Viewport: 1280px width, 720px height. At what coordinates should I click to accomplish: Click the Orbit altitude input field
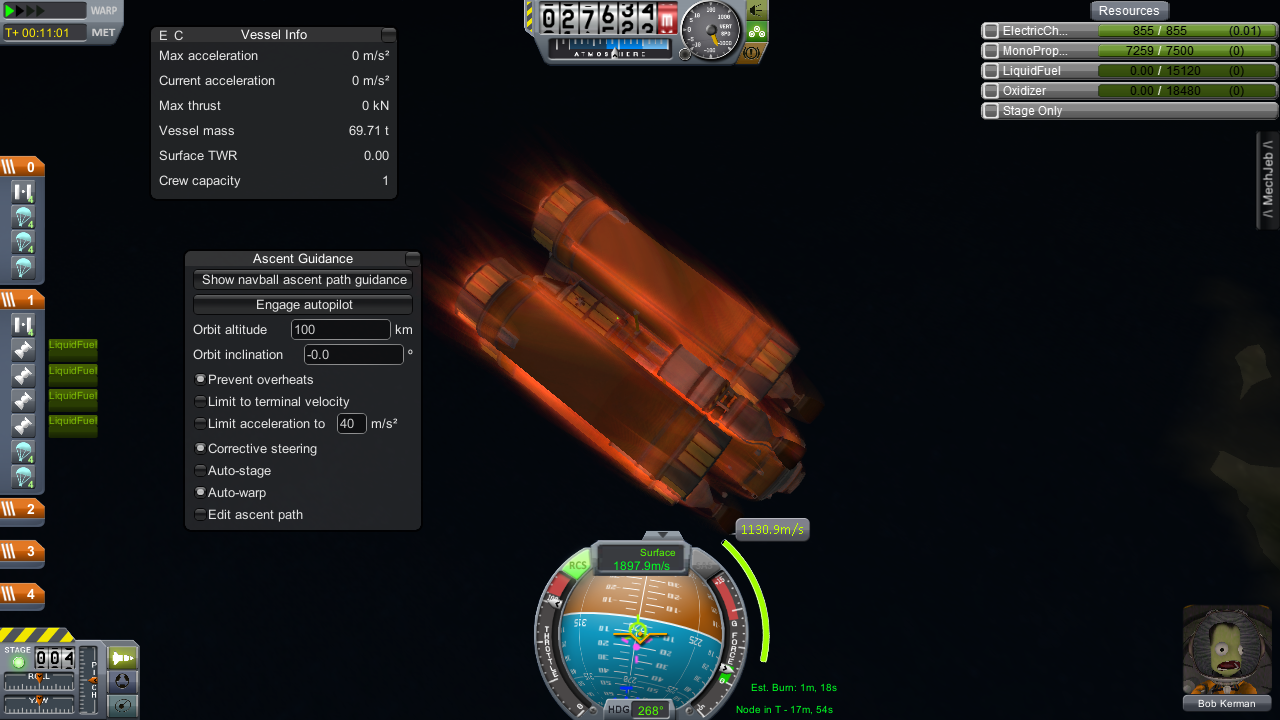[340, 330]
